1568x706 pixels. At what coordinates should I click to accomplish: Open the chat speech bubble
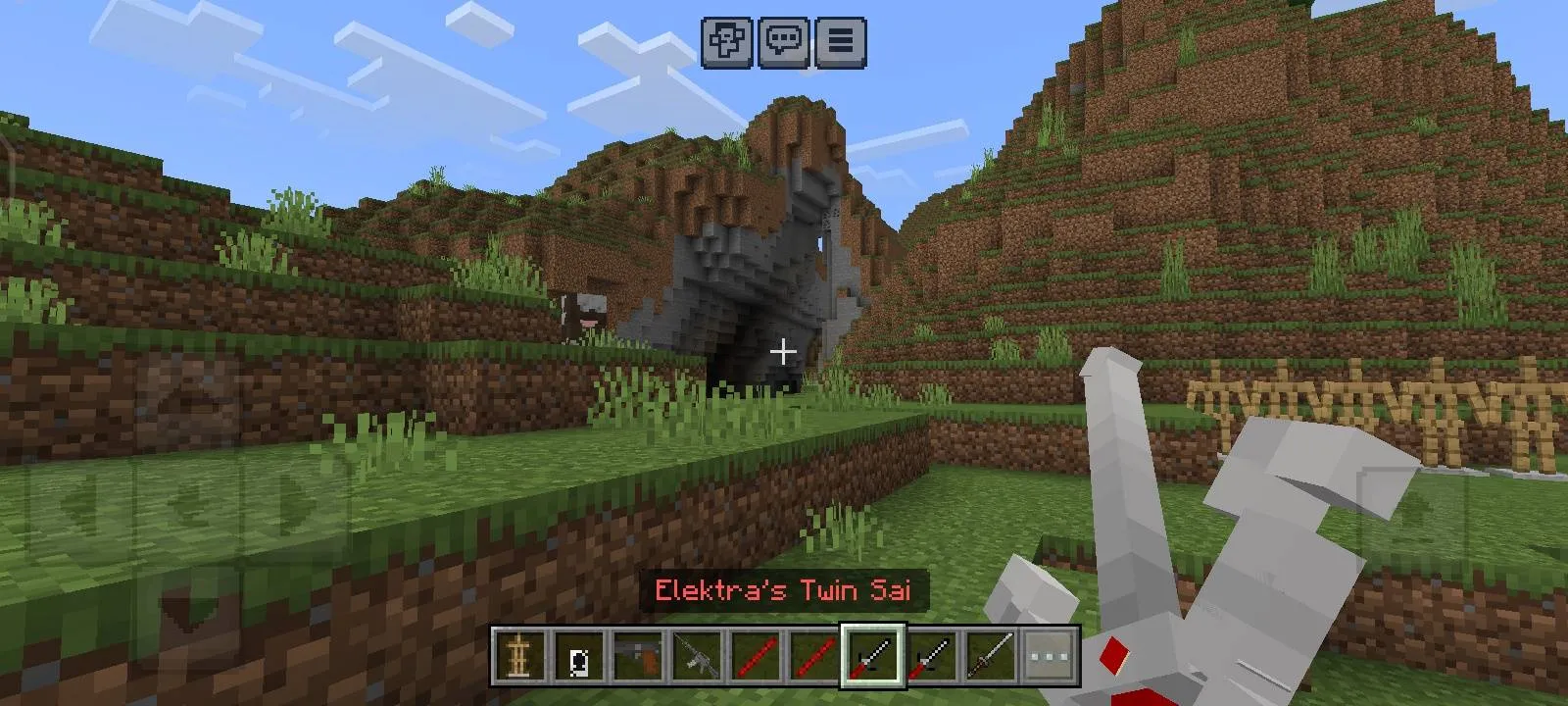(x=784, y=42)
